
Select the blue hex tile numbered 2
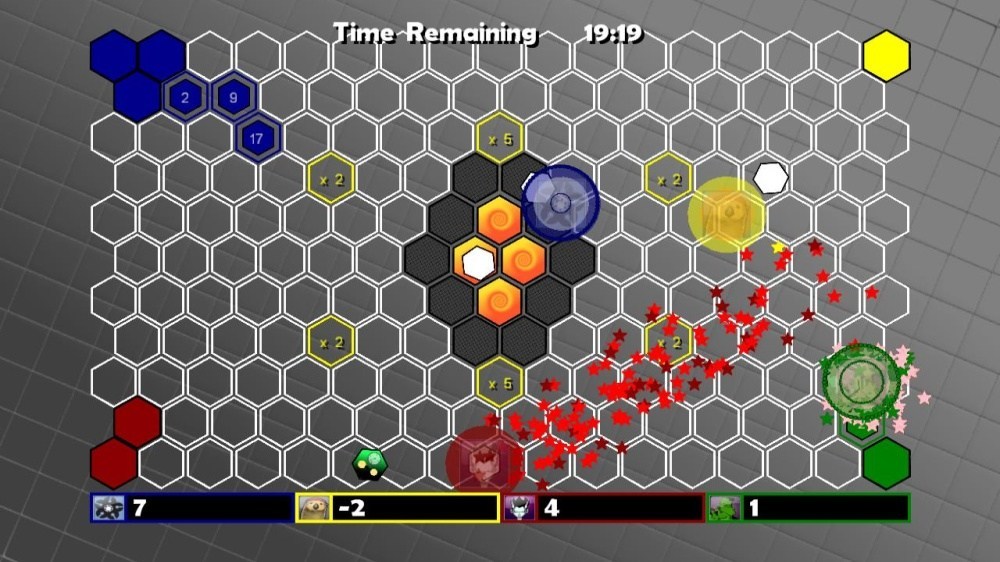[185, 97]
